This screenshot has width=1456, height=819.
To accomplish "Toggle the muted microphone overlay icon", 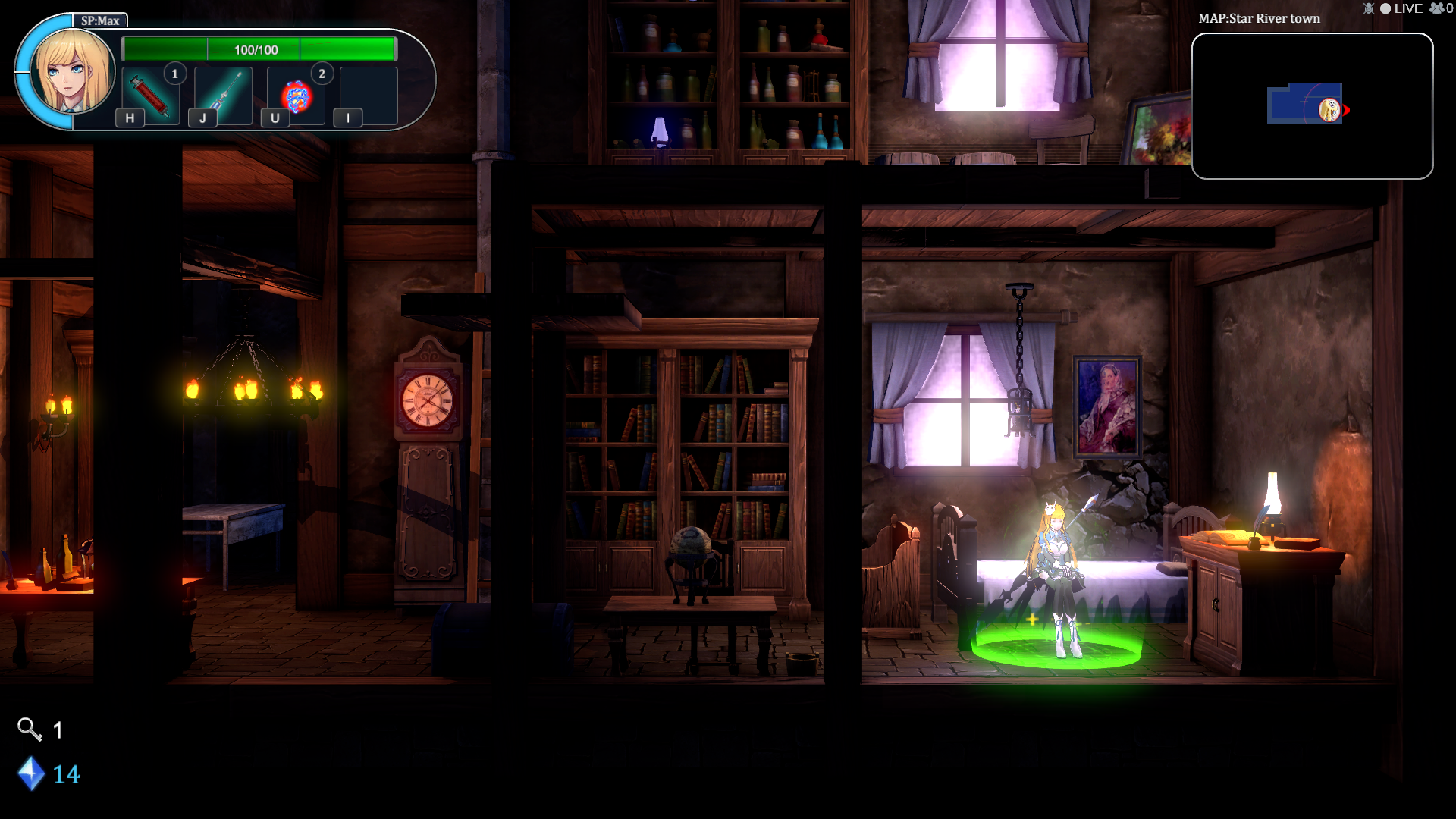I will coord(1368,8).
